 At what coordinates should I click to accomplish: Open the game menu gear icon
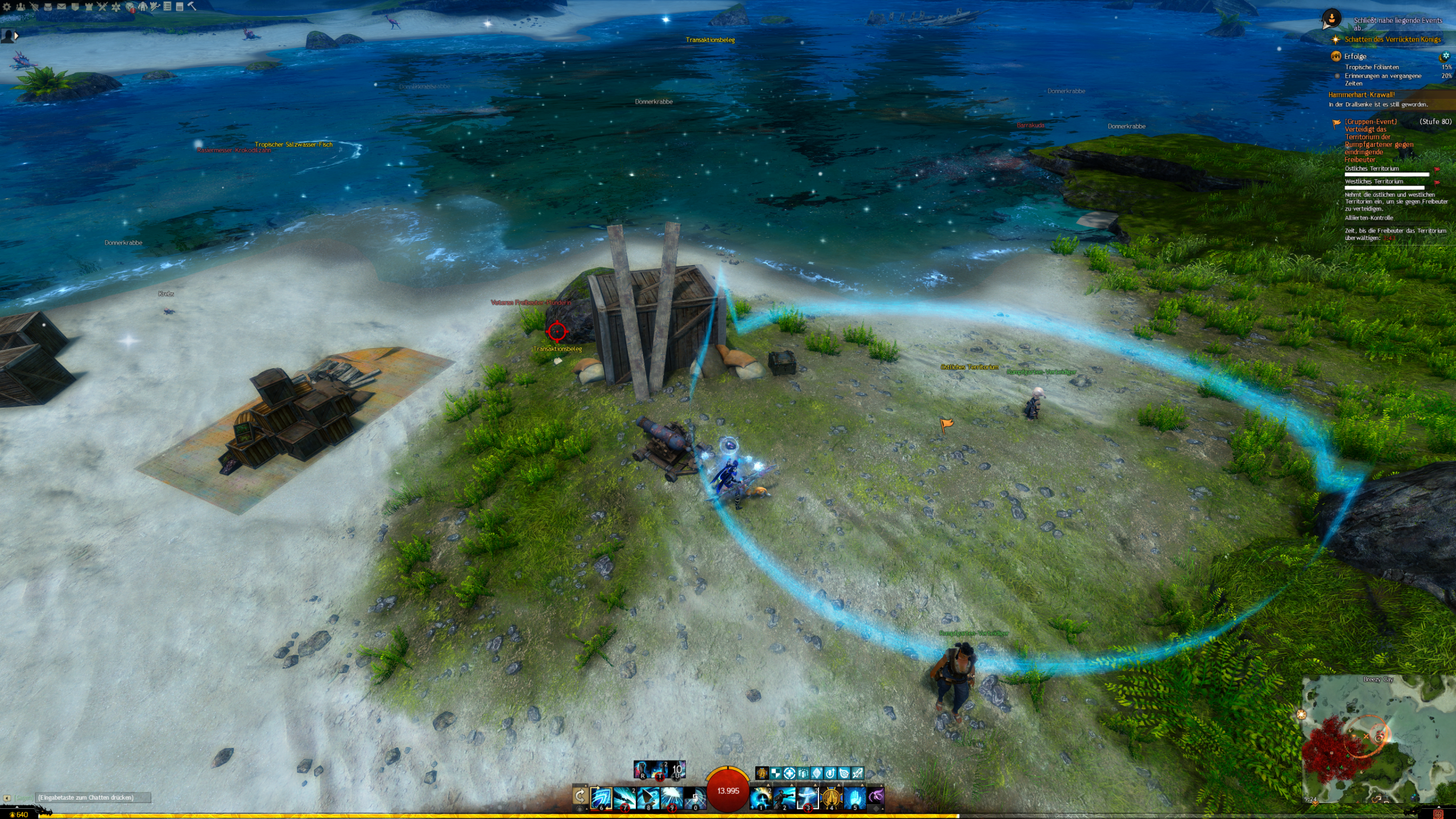click(x=7, y=6)
